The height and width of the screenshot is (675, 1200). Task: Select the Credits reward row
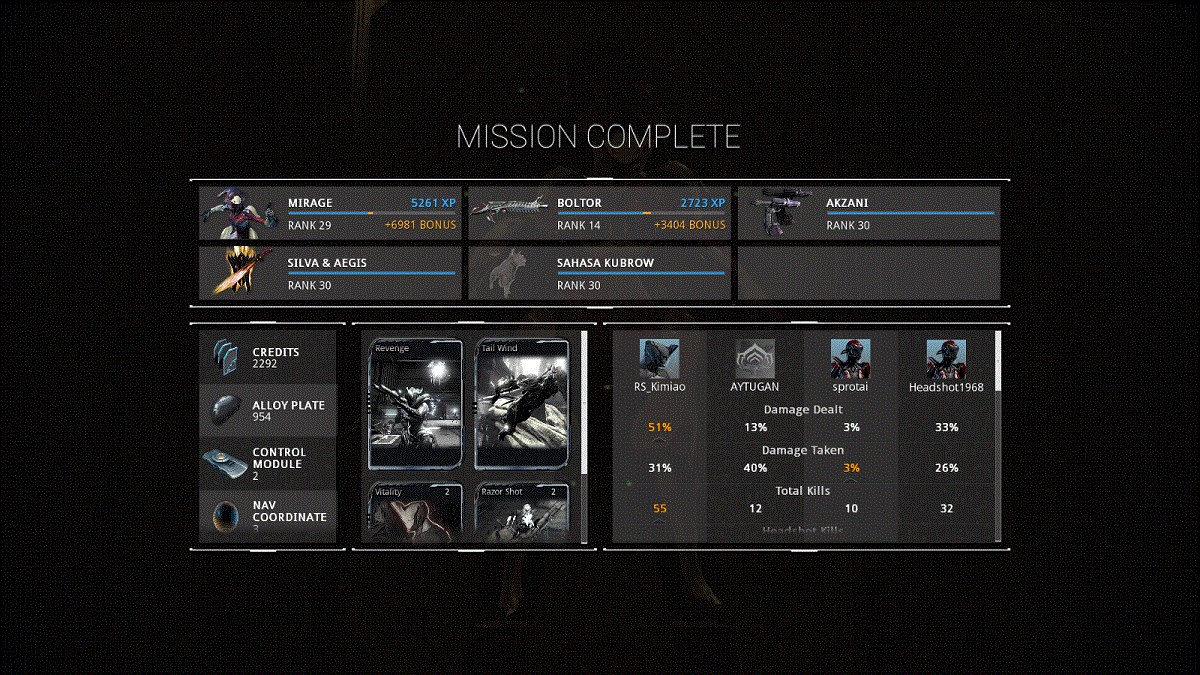268,358
